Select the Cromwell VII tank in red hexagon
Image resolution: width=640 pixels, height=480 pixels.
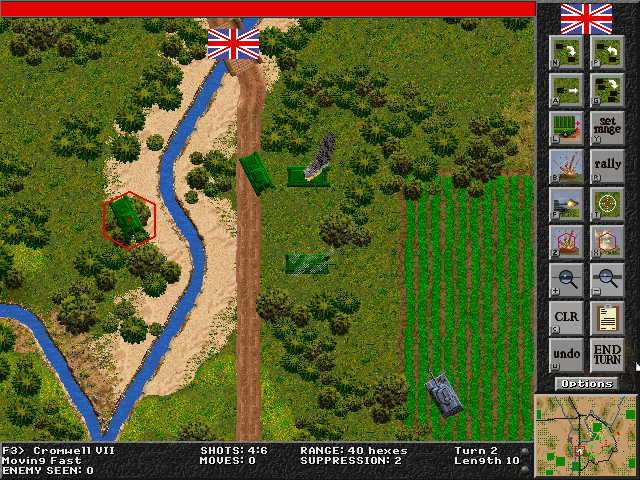coord(129,218)
